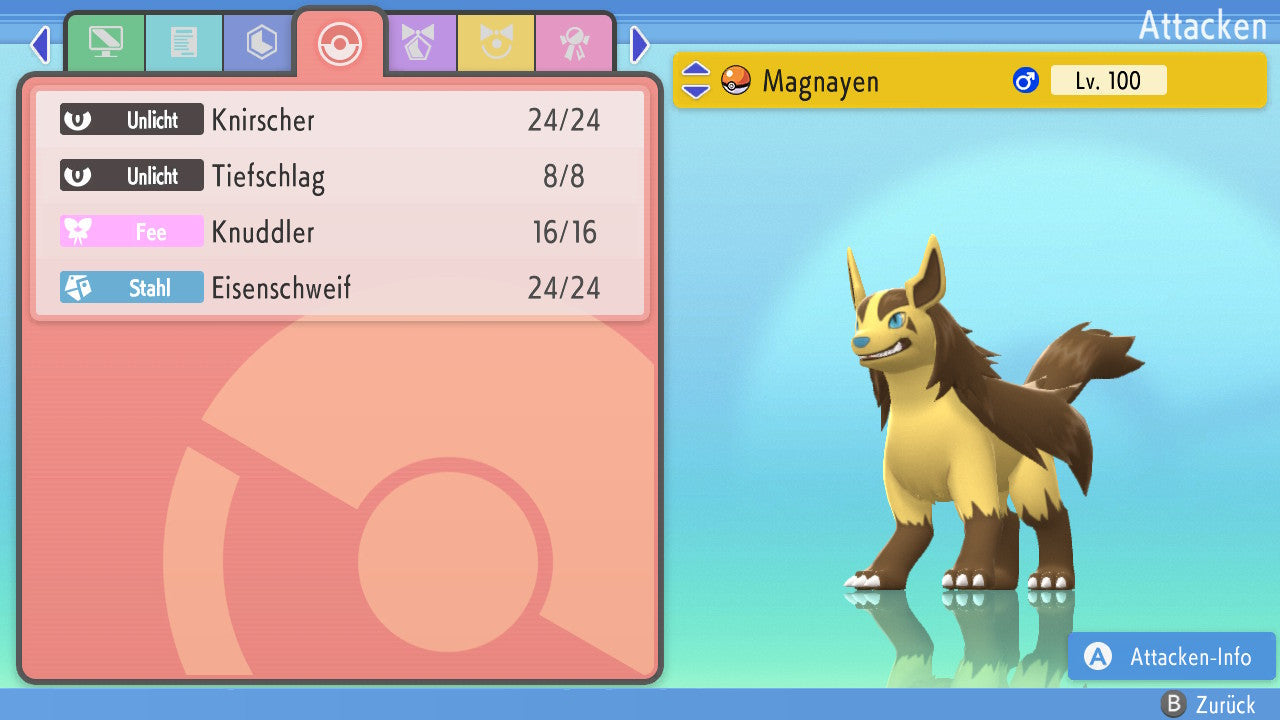Choose the Tiefschlag move
This screenshot has height=720, width=1280.
click(x=340, y=177)
